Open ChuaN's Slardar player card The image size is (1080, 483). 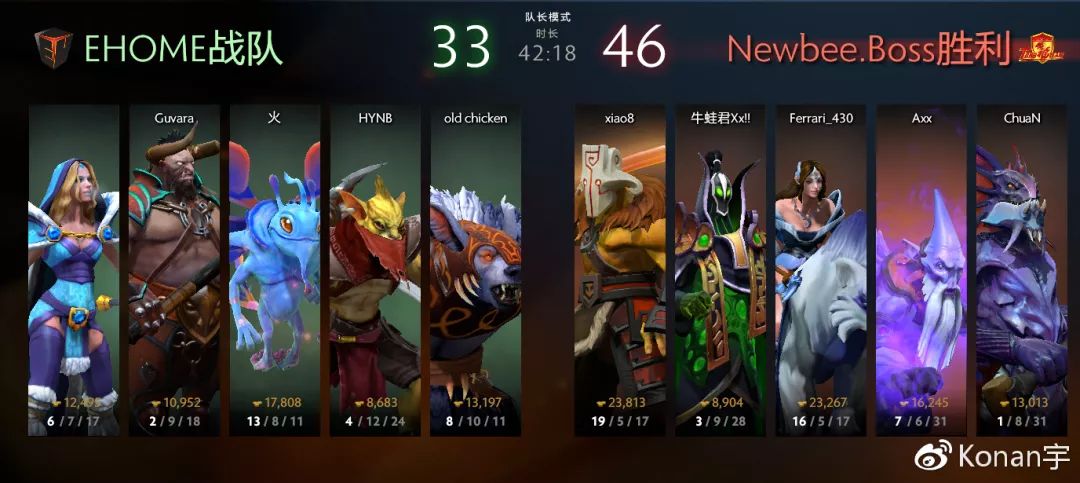click(x=1022, y=270)
